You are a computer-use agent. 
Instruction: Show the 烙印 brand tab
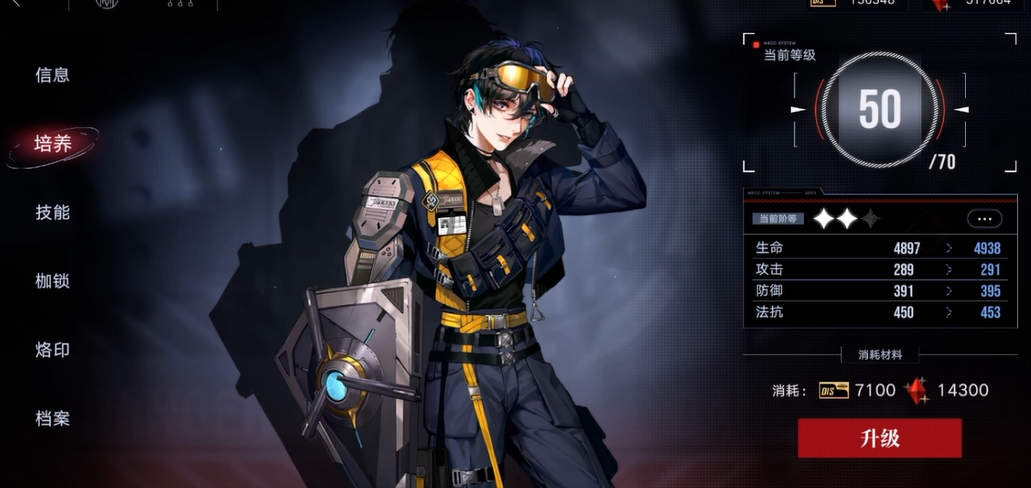[x=53, y=350]
